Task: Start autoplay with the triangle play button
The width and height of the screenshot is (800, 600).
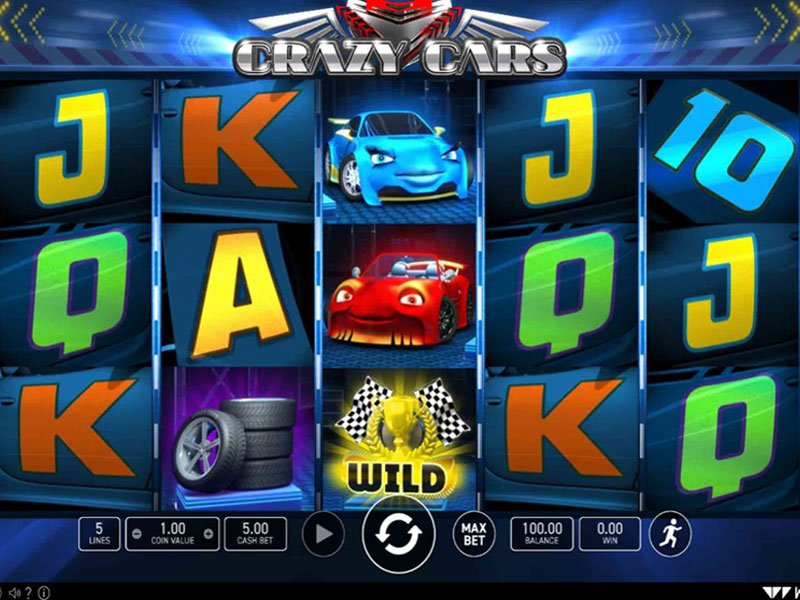Action: click(x=322, y=534)
